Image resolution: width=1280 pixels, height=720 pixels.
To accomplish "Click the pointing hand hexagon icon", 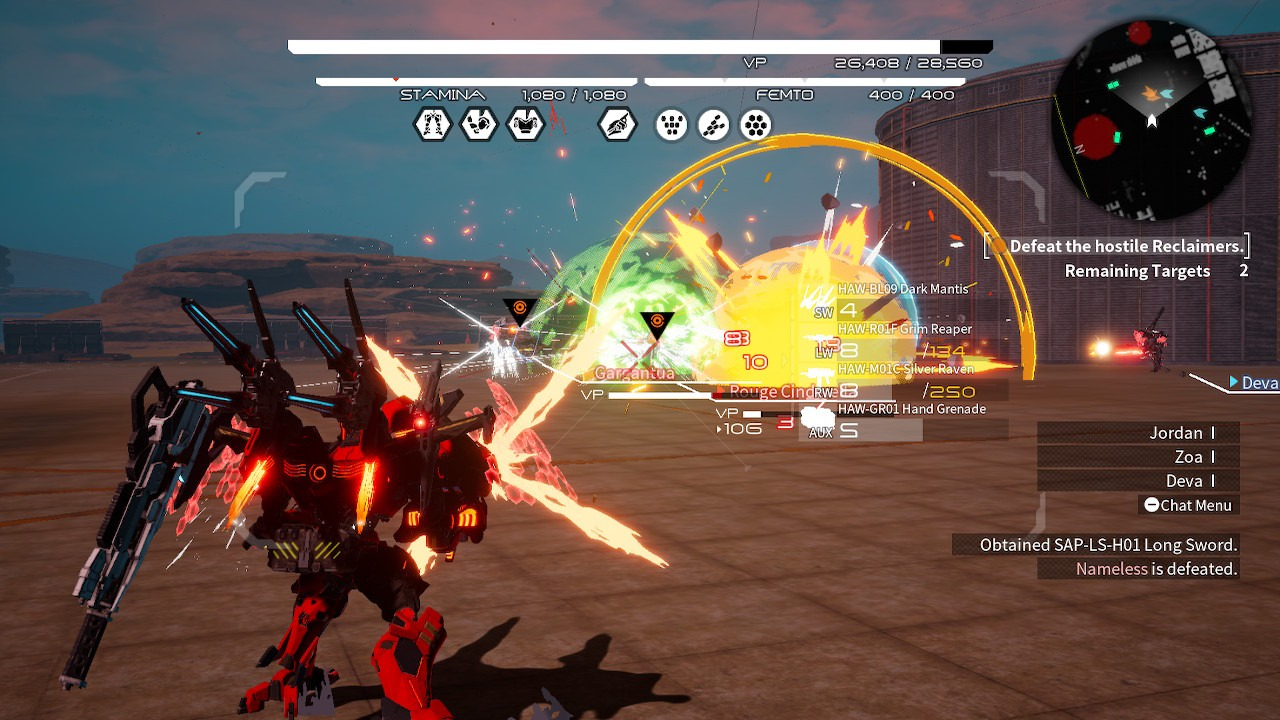I will 618,125.
